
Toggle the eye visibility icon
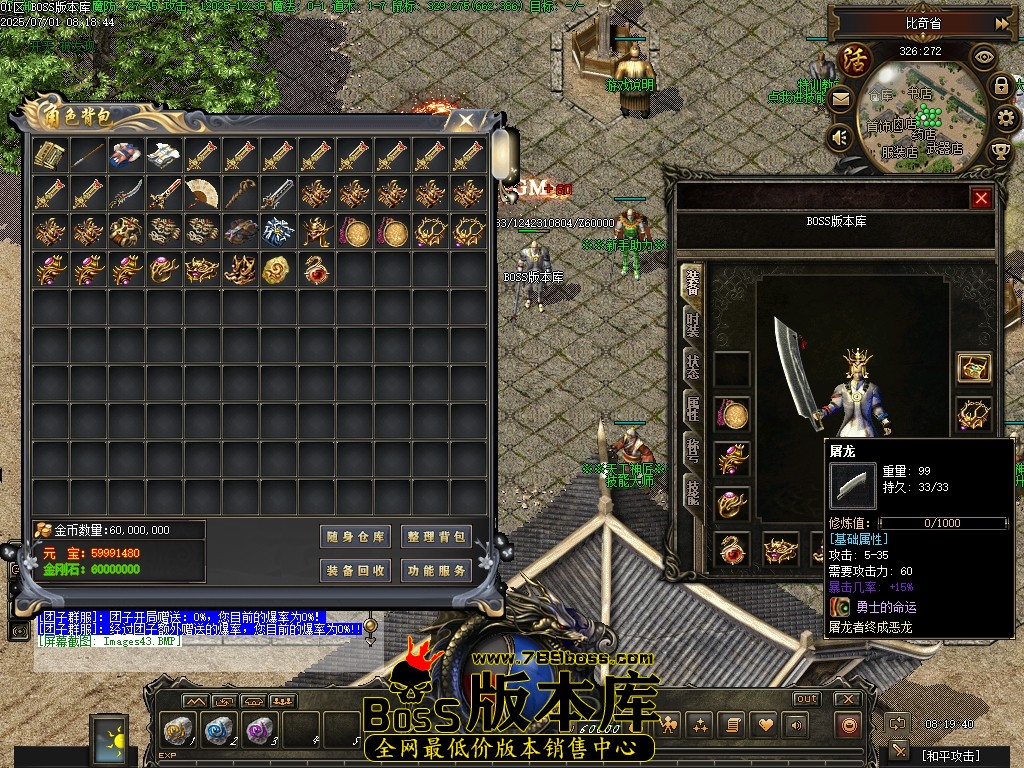point(984,57)
